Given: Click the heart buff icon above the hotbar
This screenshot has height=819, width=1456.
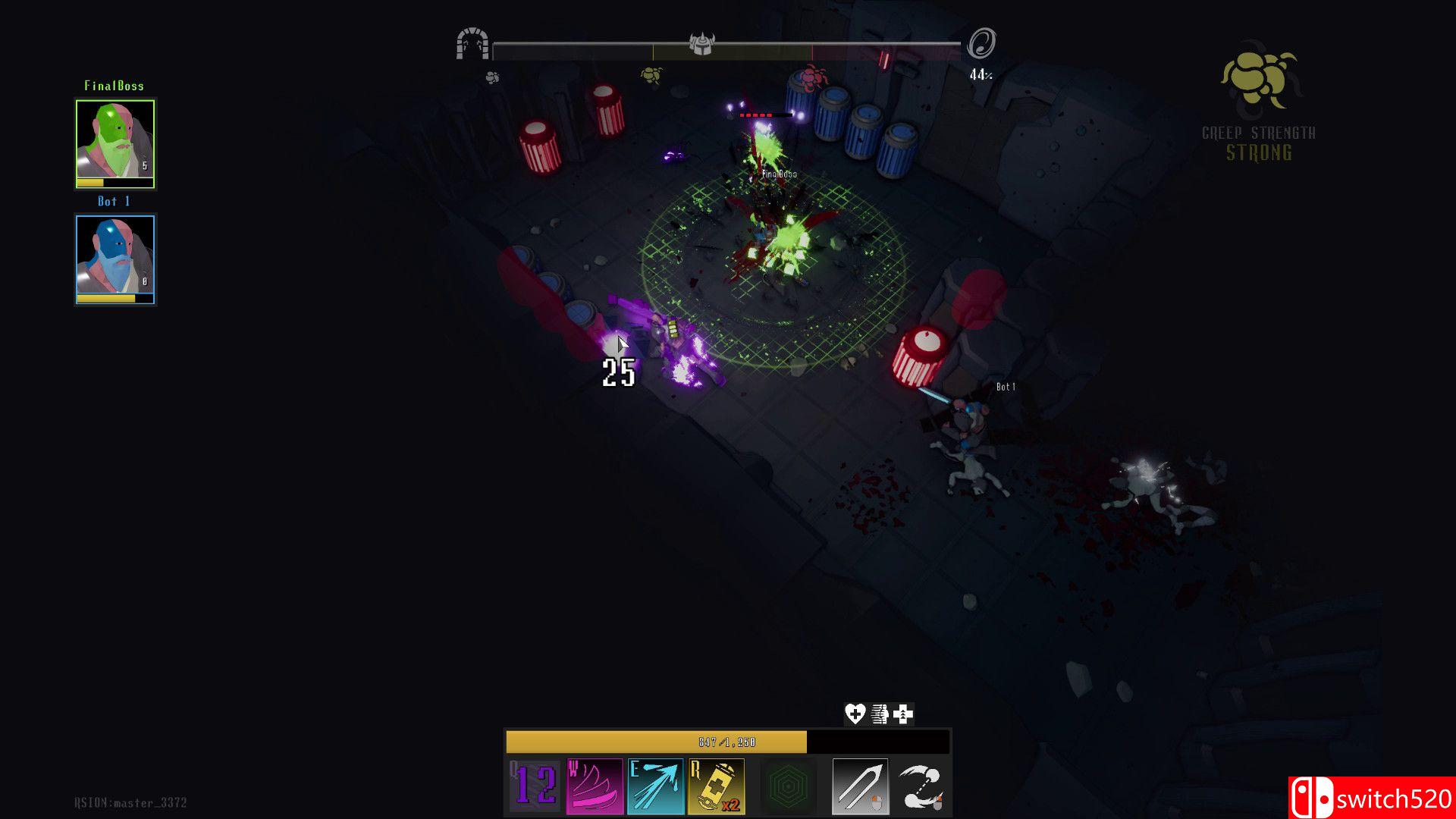Looking at the screenshot, I should 854,714.
